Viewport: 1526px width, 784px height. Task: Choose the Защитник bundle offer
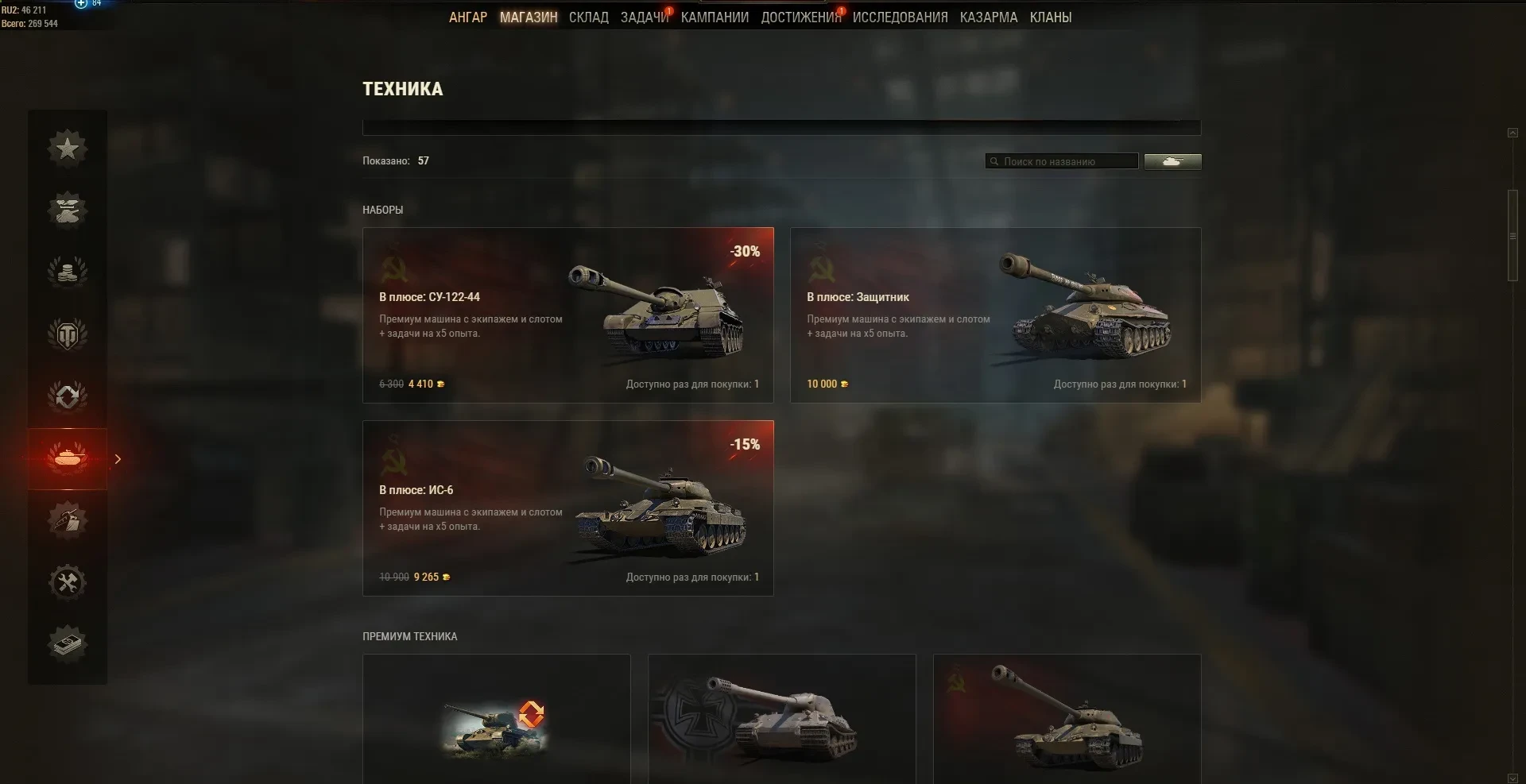coord(995,315)
